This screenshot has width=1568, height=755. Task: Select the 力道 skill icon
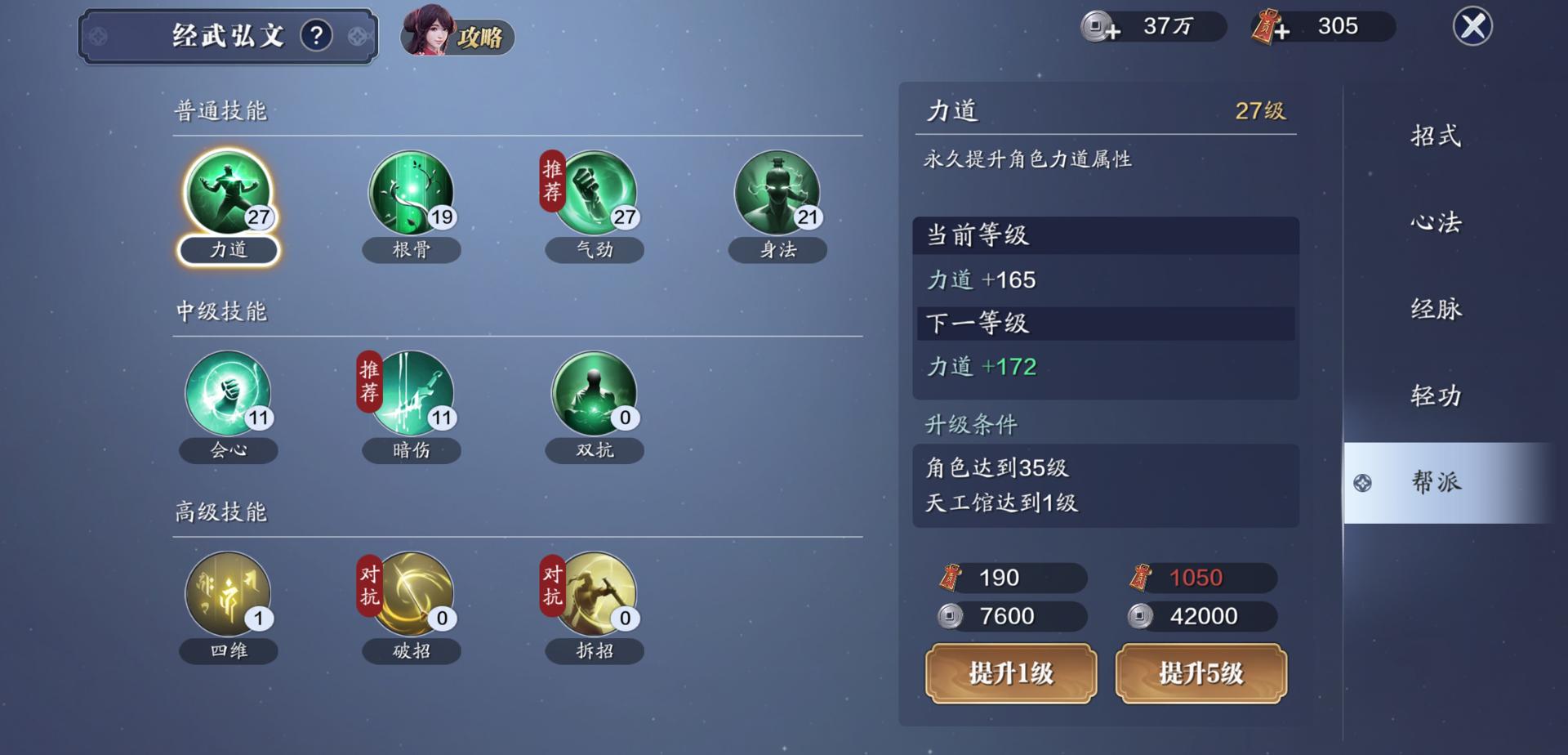click(229, 196)
